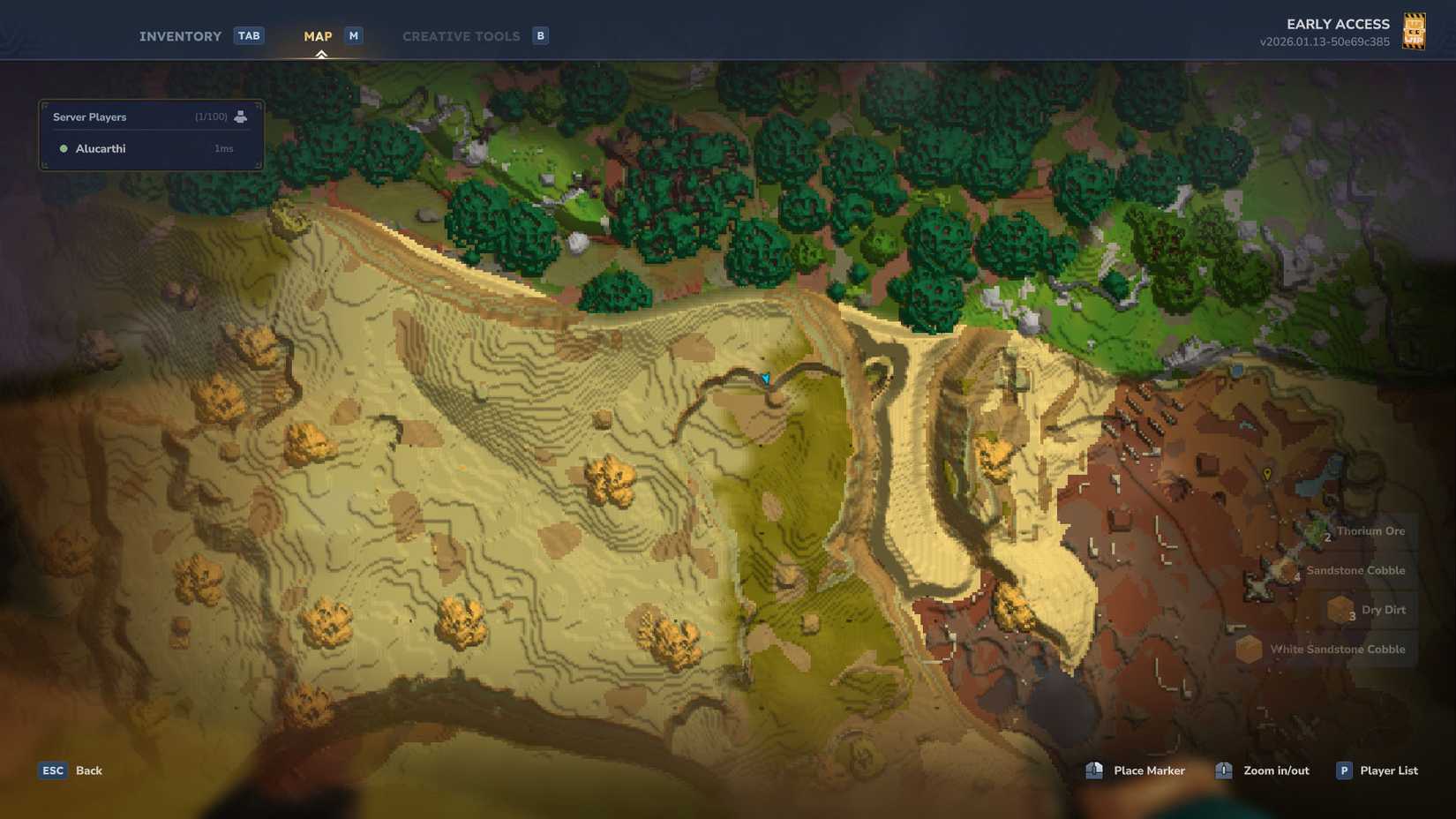Click the B key badge beside Creative Tools
1456x819 pixels.
click(x=539, y=35)
